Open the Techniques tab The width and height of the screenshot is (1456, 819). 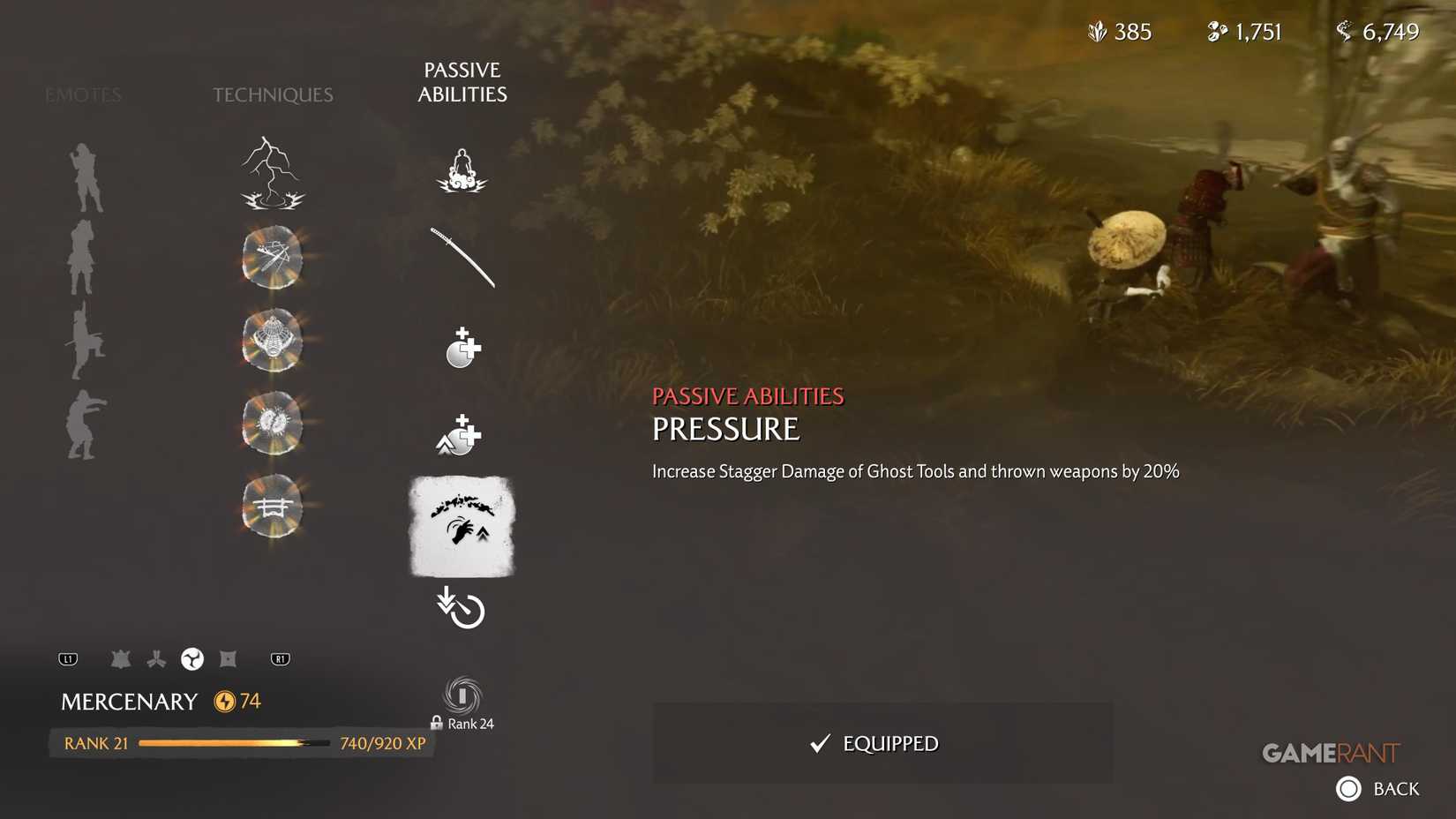pyautogui.click(x=272, y=94)
